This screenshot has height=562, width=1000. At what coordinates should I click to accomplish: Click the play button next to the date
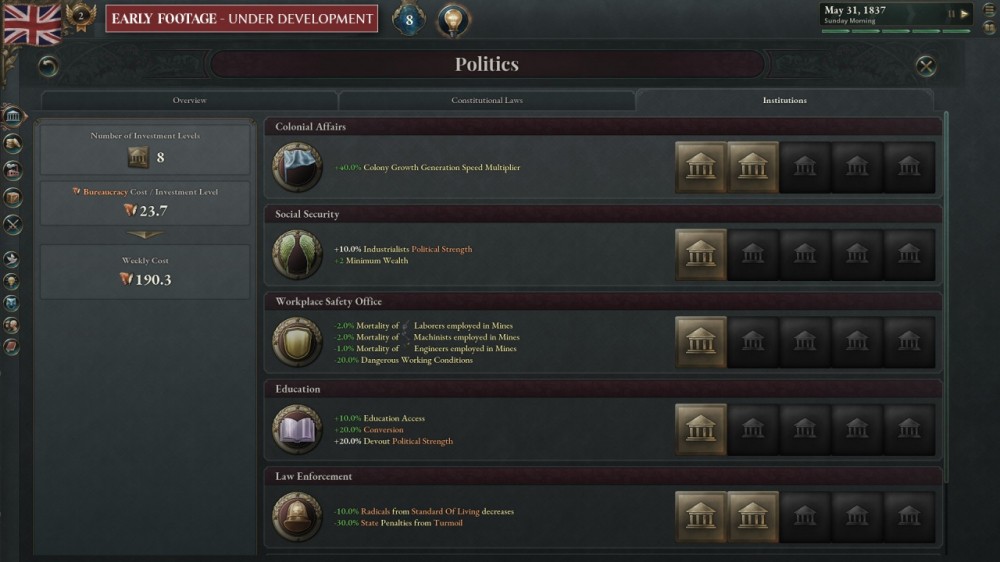tap(964, 14)
